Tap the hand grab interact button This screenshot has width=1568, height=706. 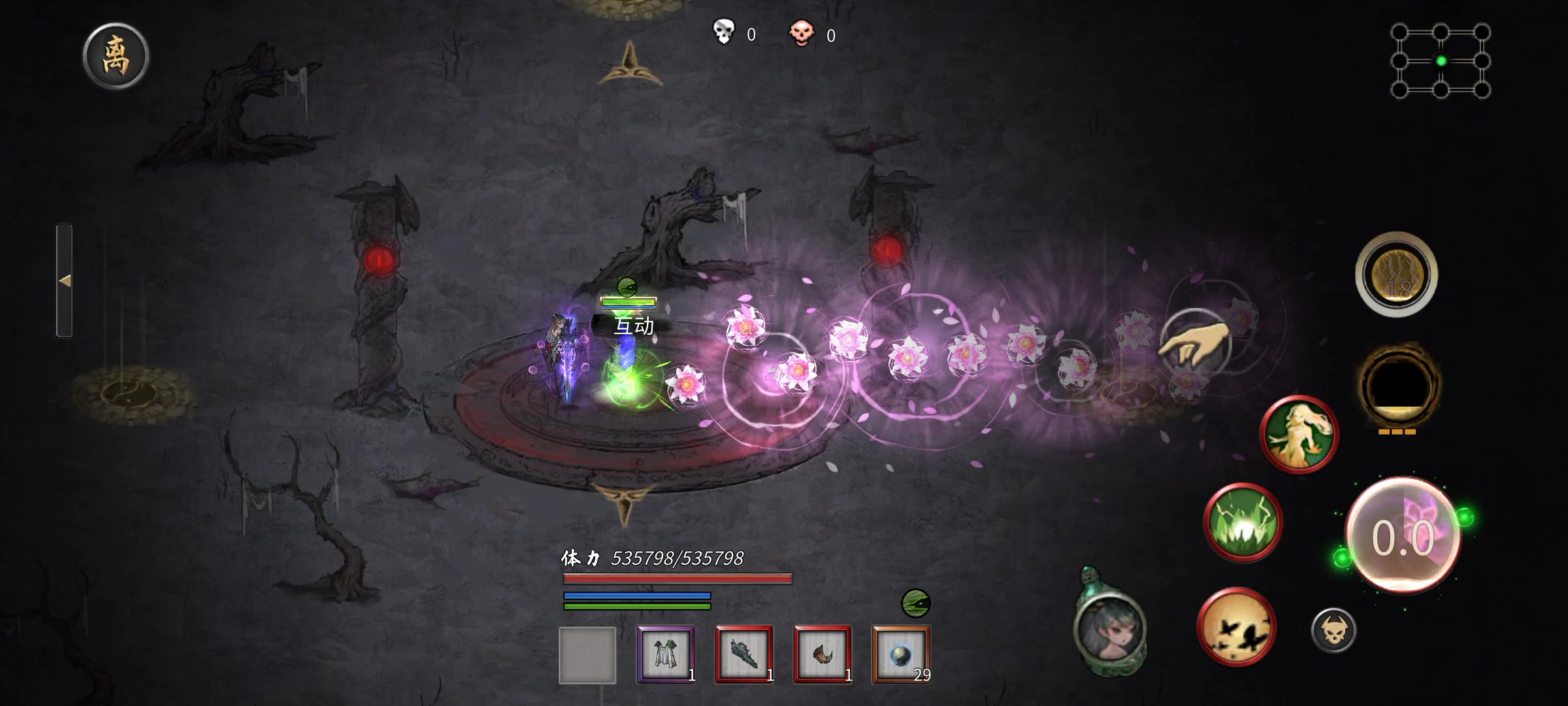click(1195, 341)
